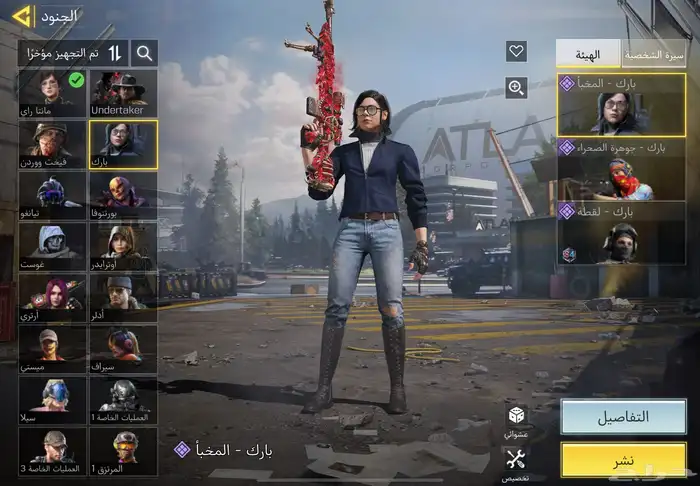Choose the Mara soldier with green checkmark
Screen dimensions: 700x486
point(52,92)
